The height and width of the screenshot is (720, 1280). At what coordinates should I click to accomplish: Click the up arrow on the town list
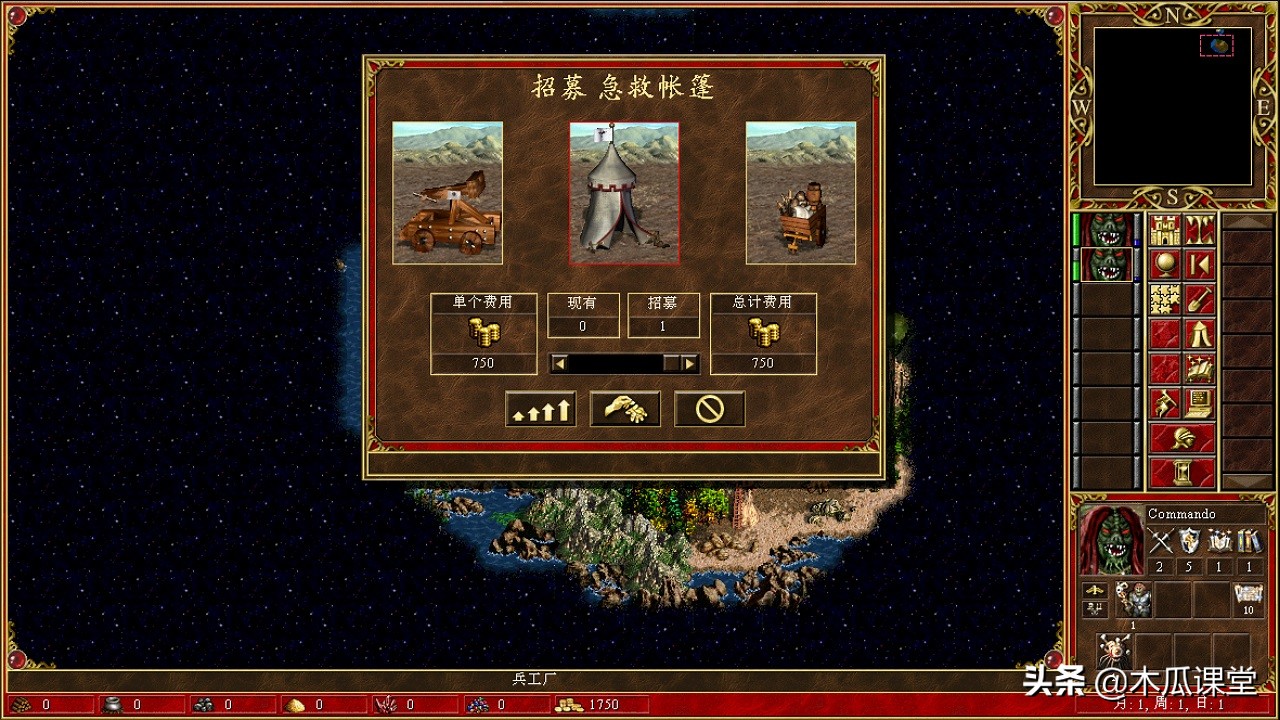pos(1247,220)
